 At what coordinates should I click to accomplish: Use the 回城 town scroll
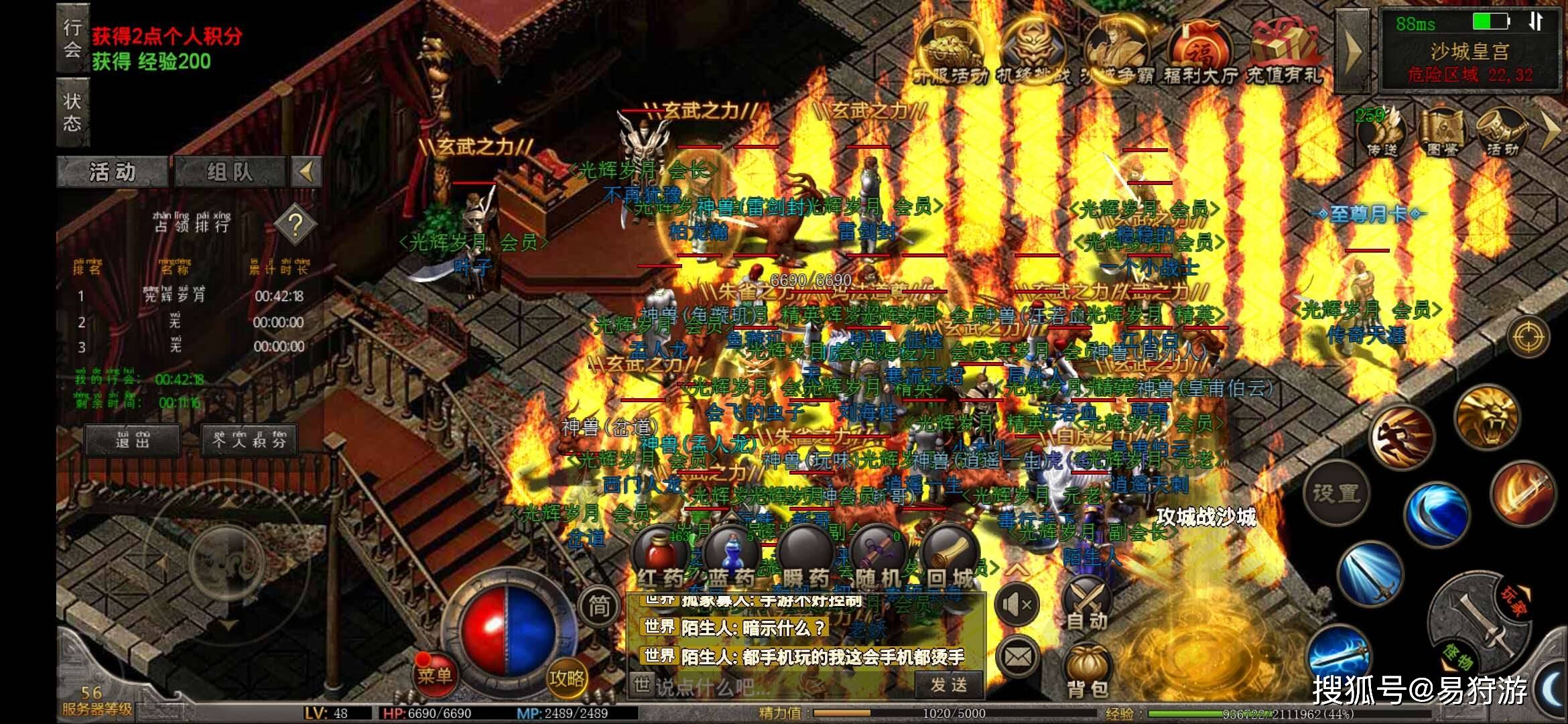950,556
